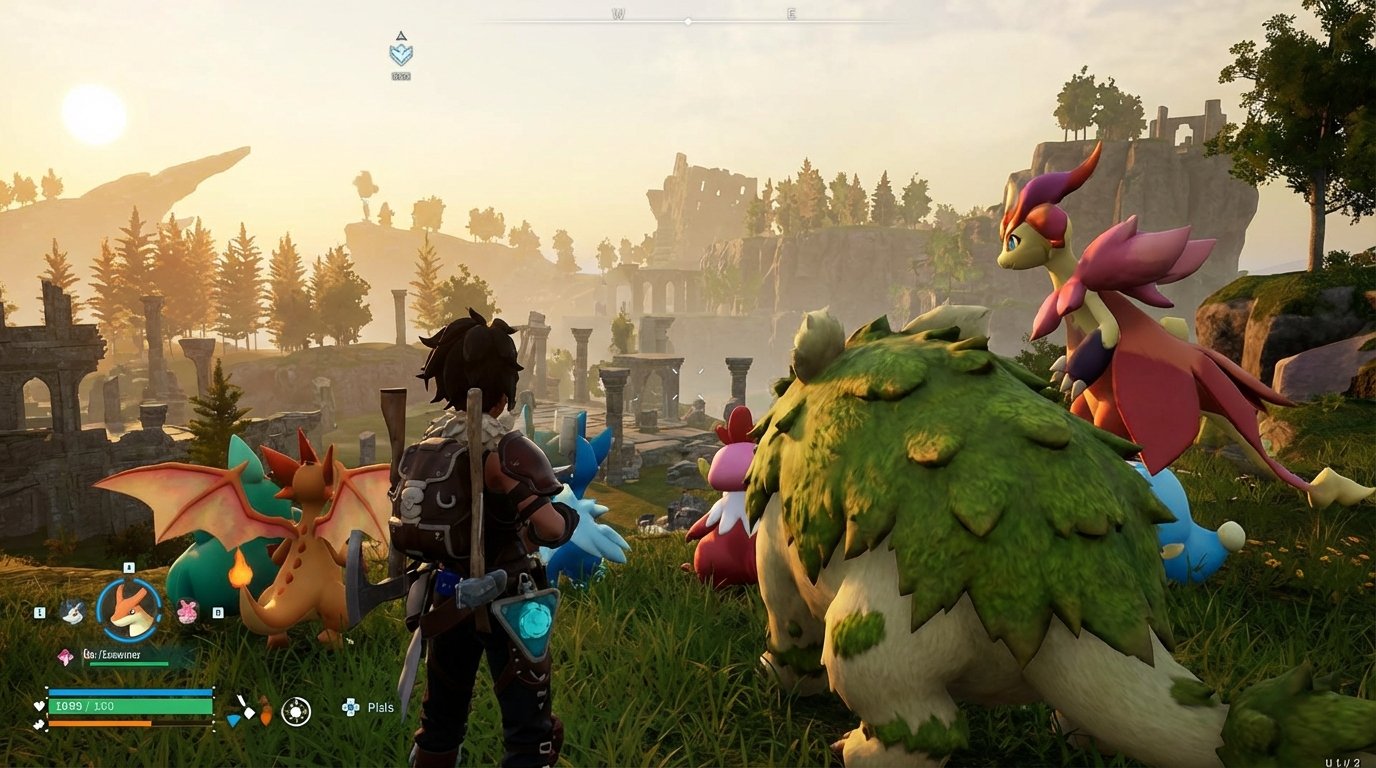Click the blue triangle weapon indicator icon

click(x=234, y=721)
